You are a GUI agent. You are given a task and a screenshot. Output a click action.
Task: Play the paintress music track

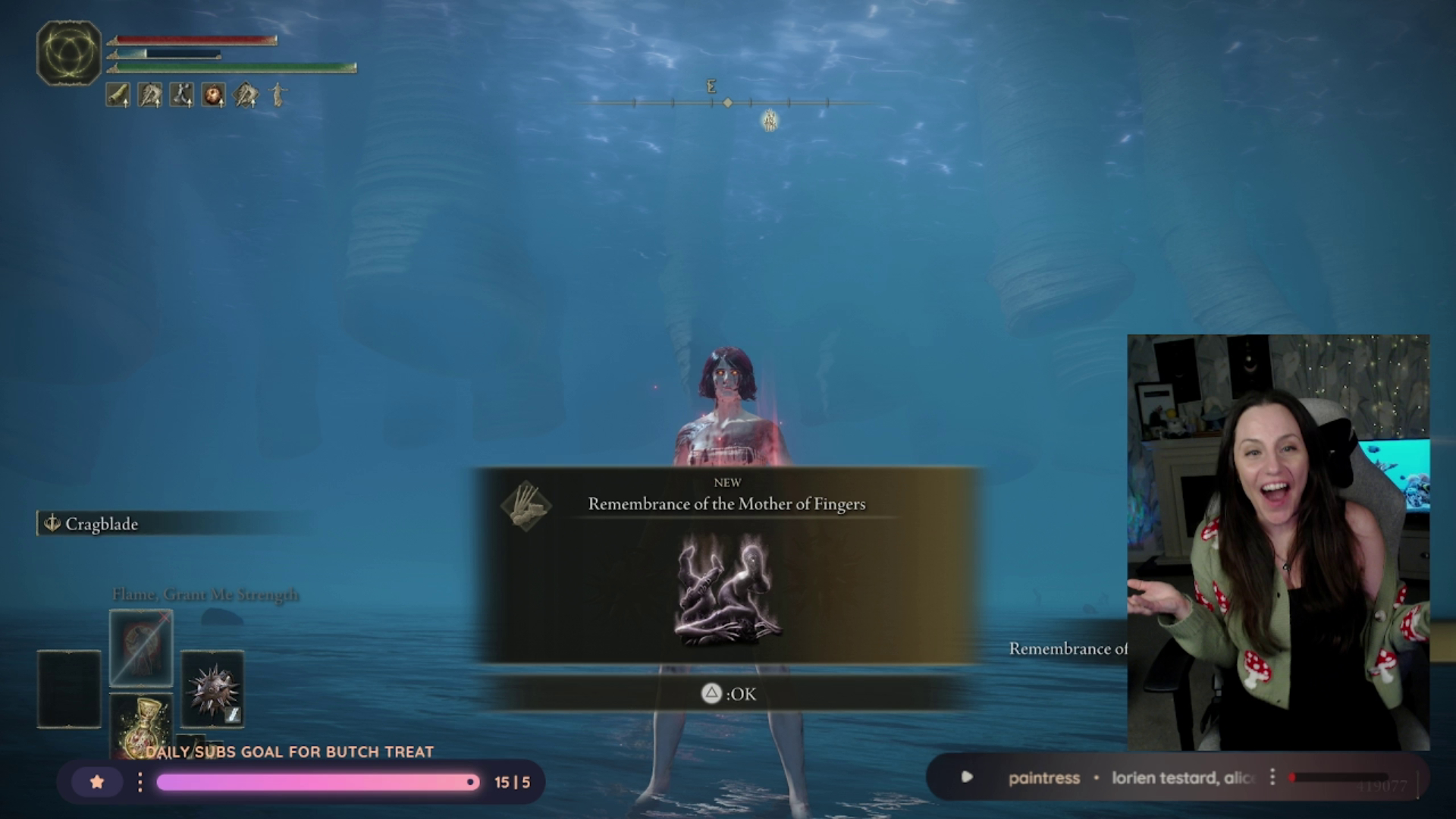pos(967,777)
